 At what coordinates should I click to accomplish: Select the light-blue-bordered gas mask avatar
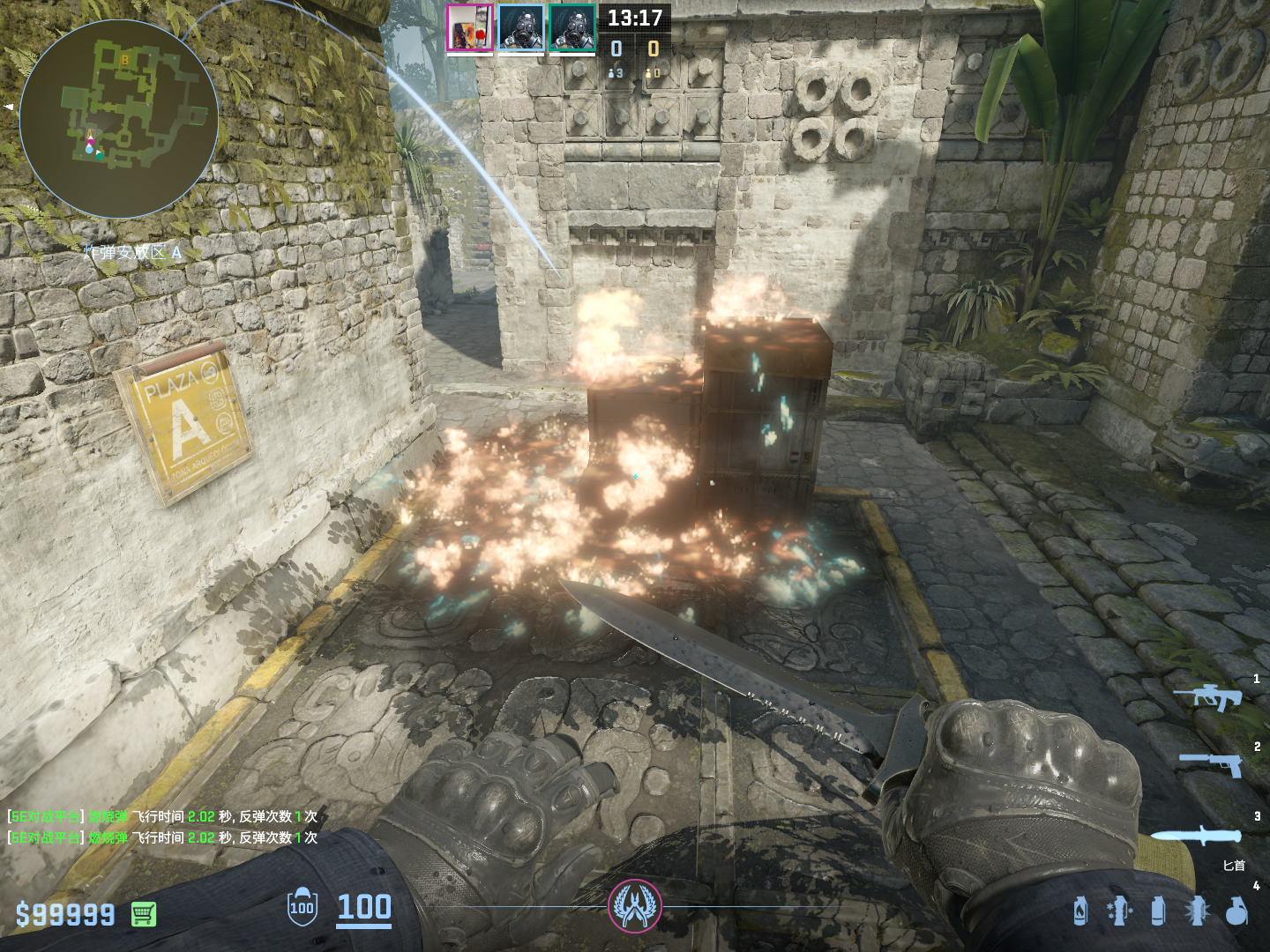[x=521, y=28]
